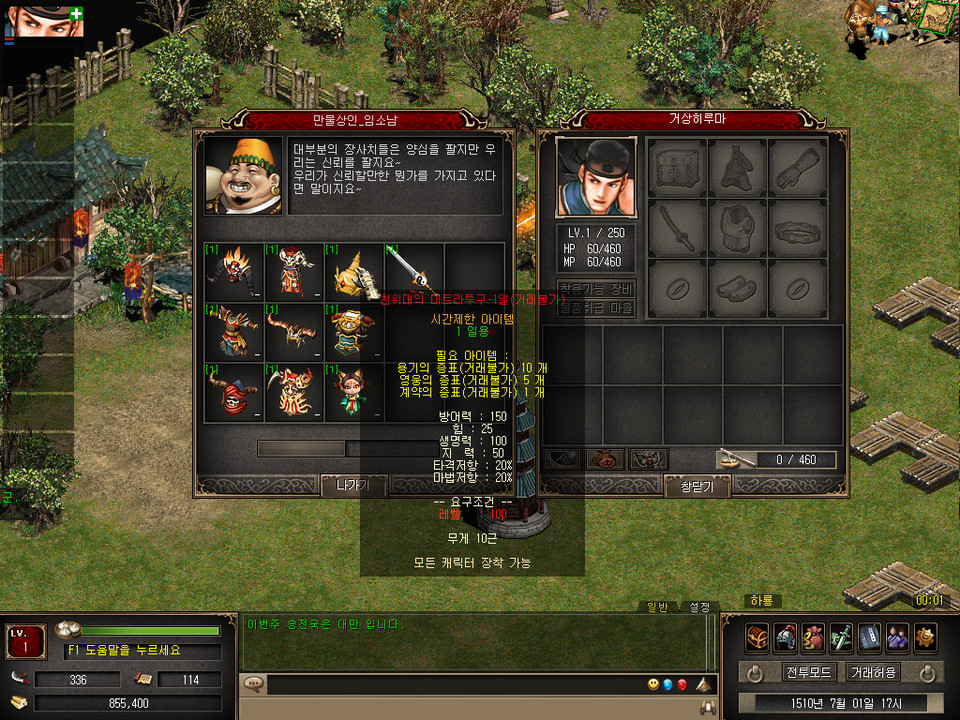This screenshot has width=960, height=720.
Task: Open the two-people party icon
Action: (x=897, y=636)
